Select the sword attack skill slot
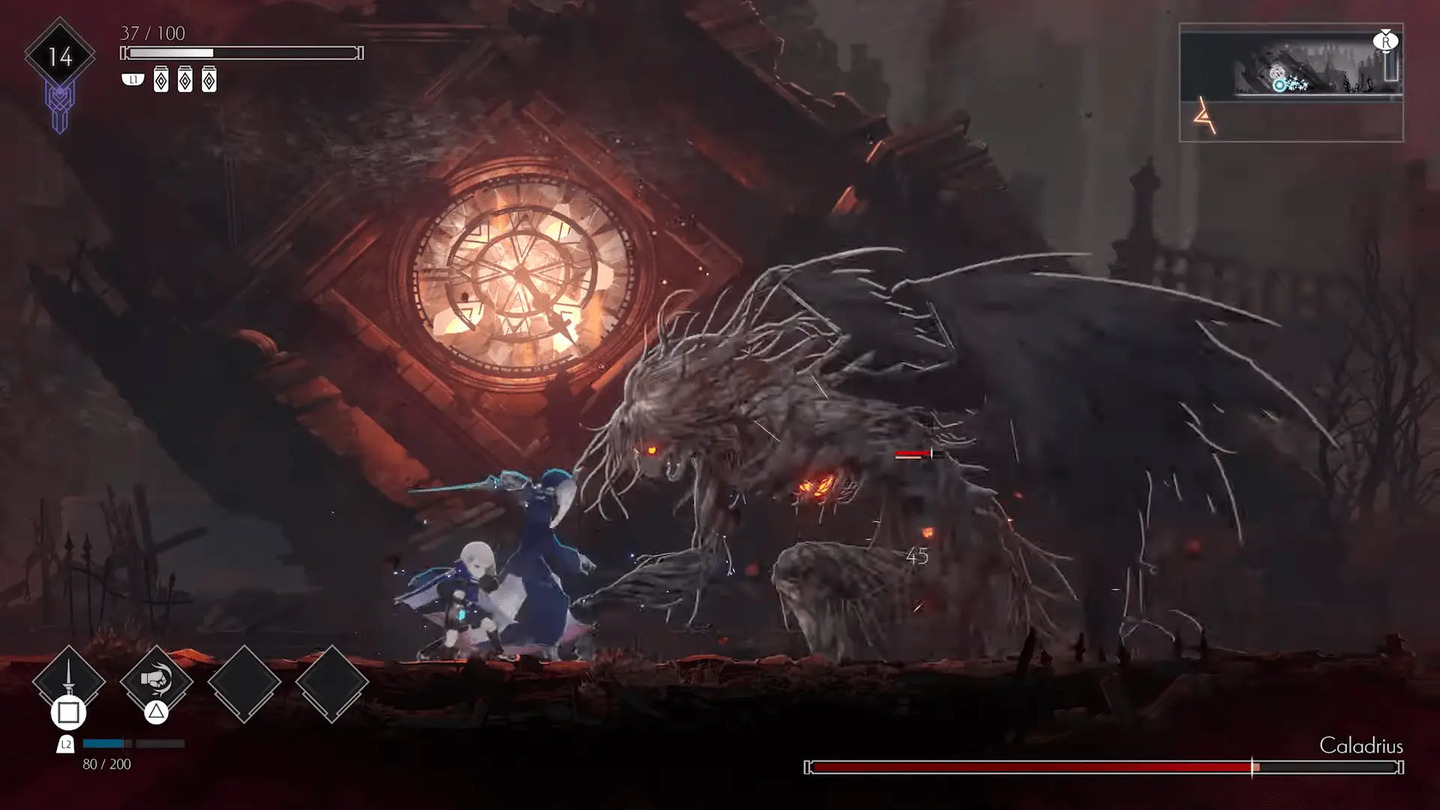 69,680
